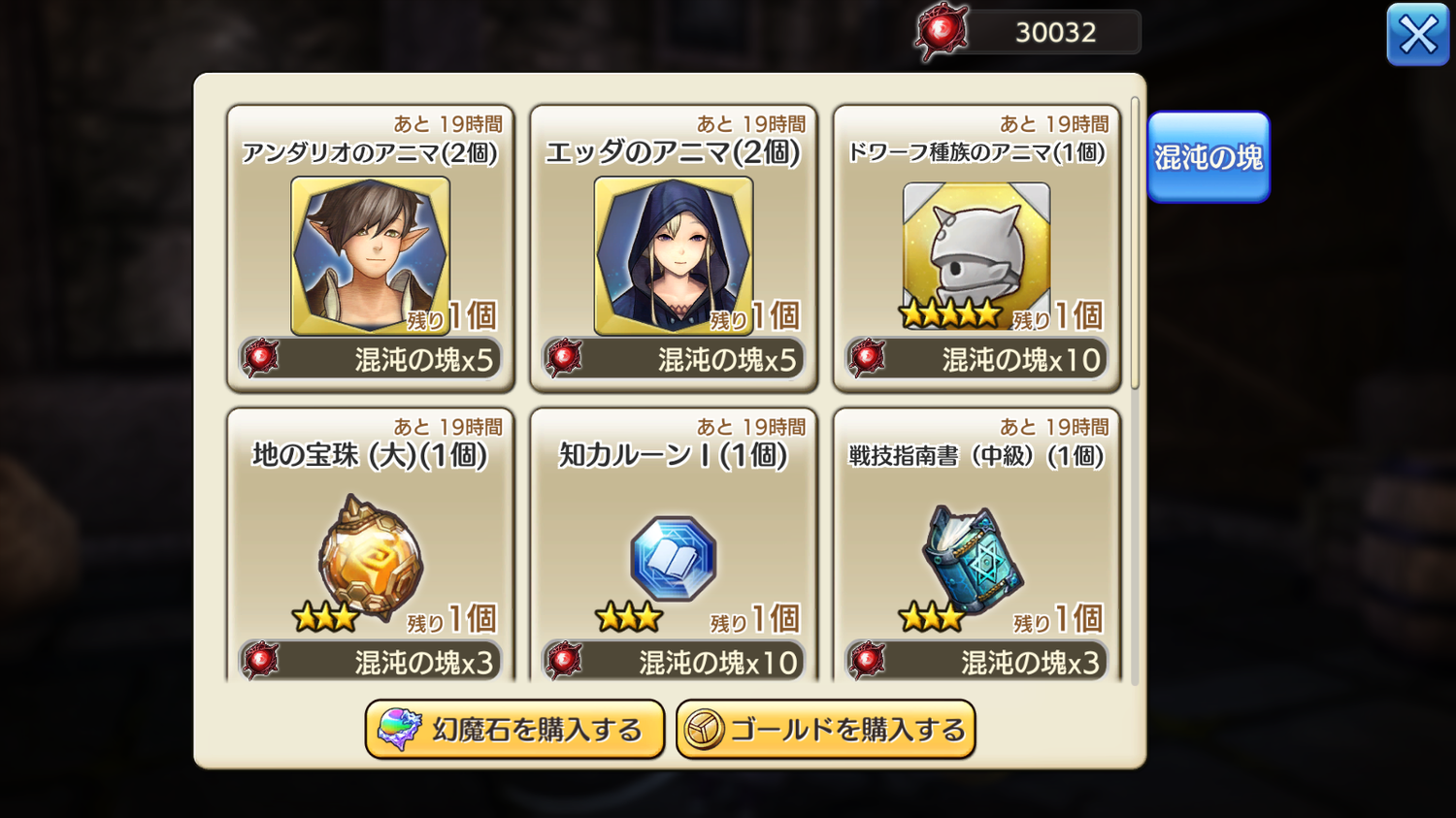
Task: Purchase 地の宝珠 for 混沌の塊x3
Action: 370,662
